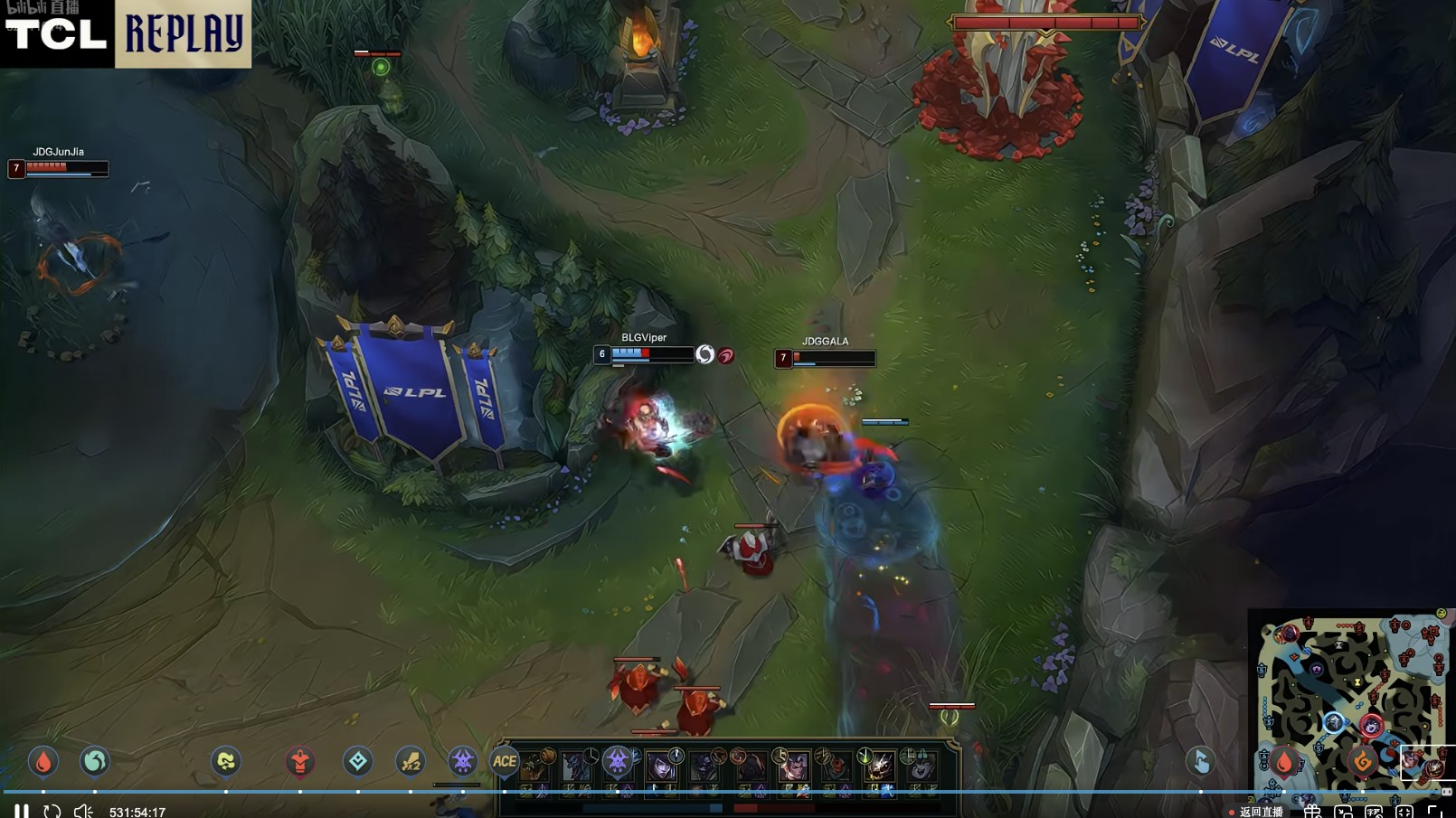The image size is (1456, 818).
Task: Jump to the yellow cloud swirl marker
Action: [226, 762]
